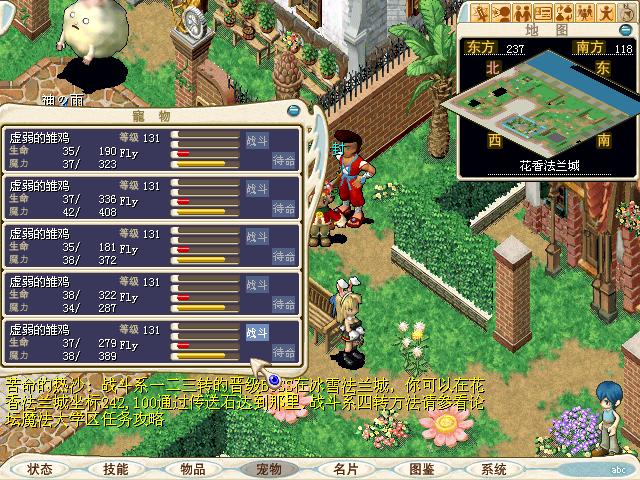Toggle the 宠物 pet menu button
The height and width of the screenshot is (480, 640).
tap(269, 468)
